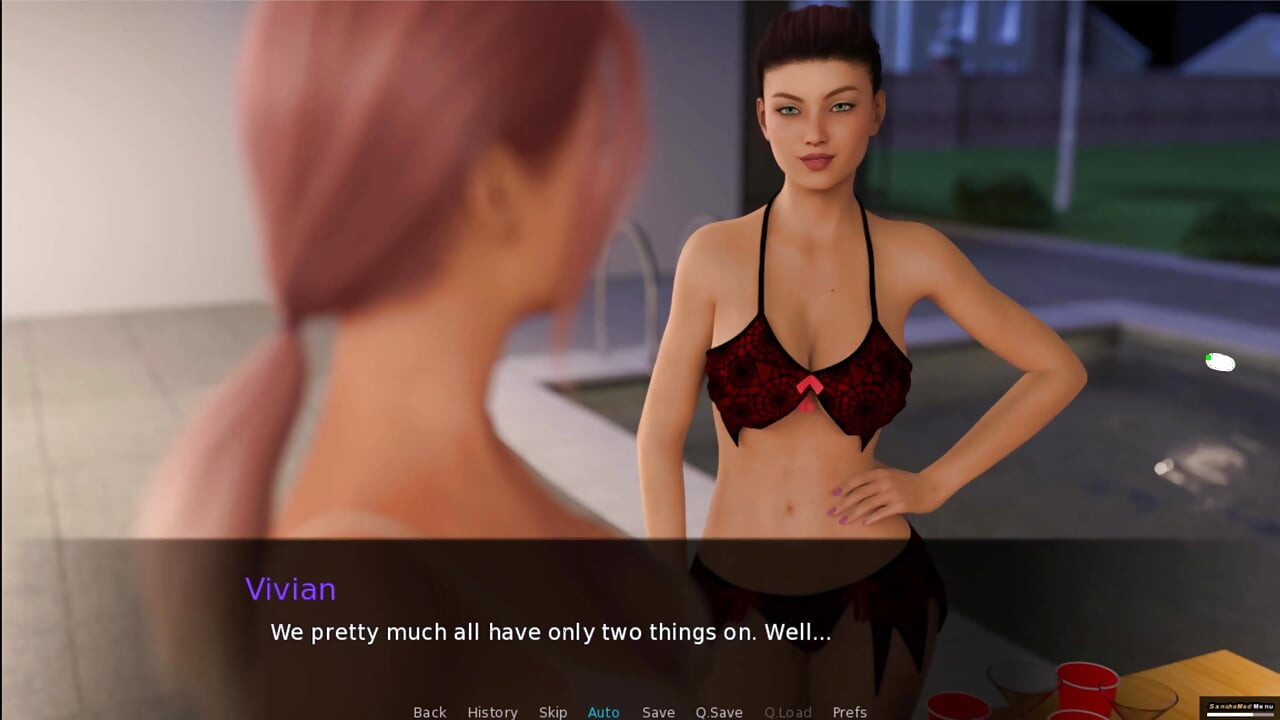The height and width of the screenshot is (720, 1280).
Task: Click Prefs to adjust settings
Action: 849,712
